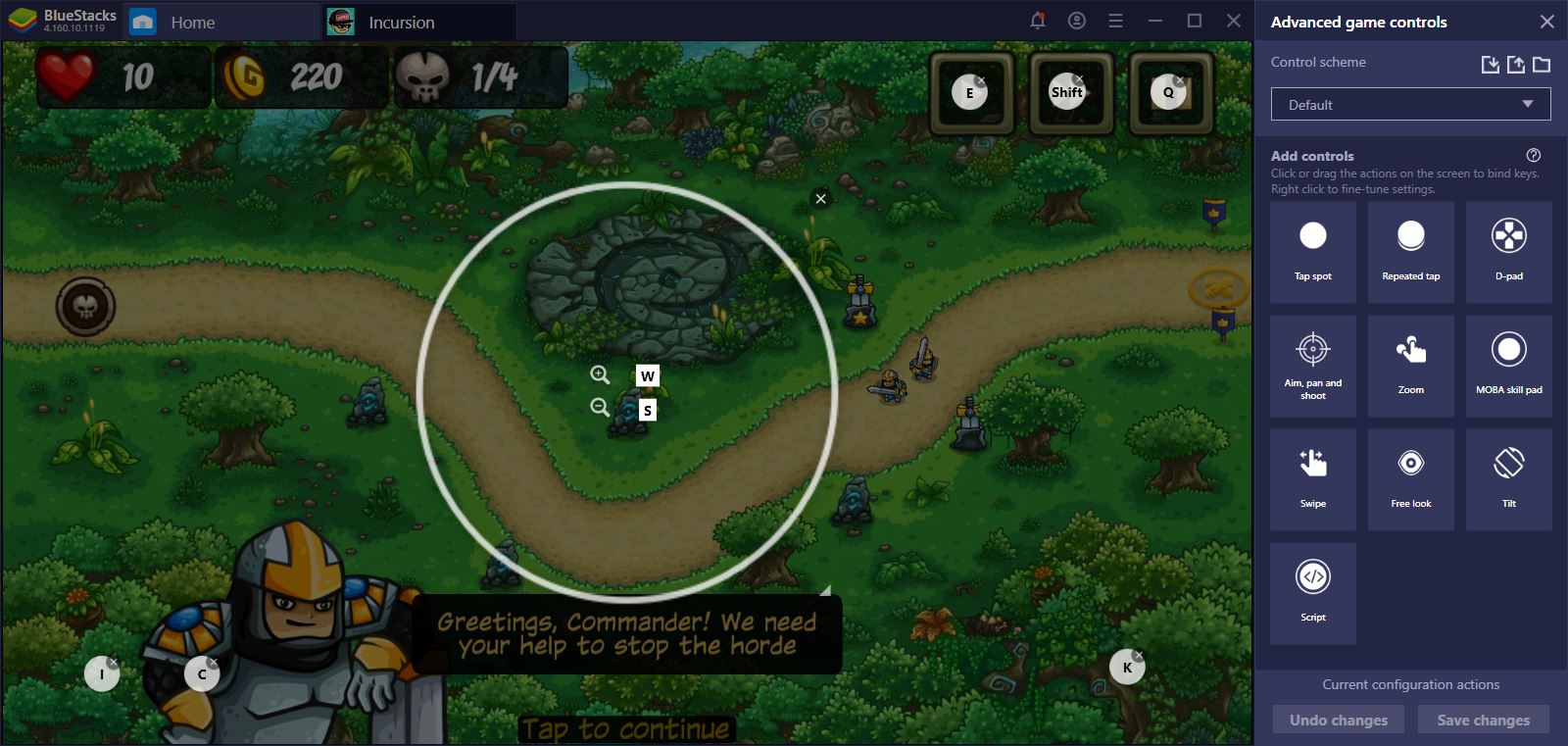1568x746 pixels.
Task: Open the BlueStacks notifications bell
Action: click(1038, 20)
